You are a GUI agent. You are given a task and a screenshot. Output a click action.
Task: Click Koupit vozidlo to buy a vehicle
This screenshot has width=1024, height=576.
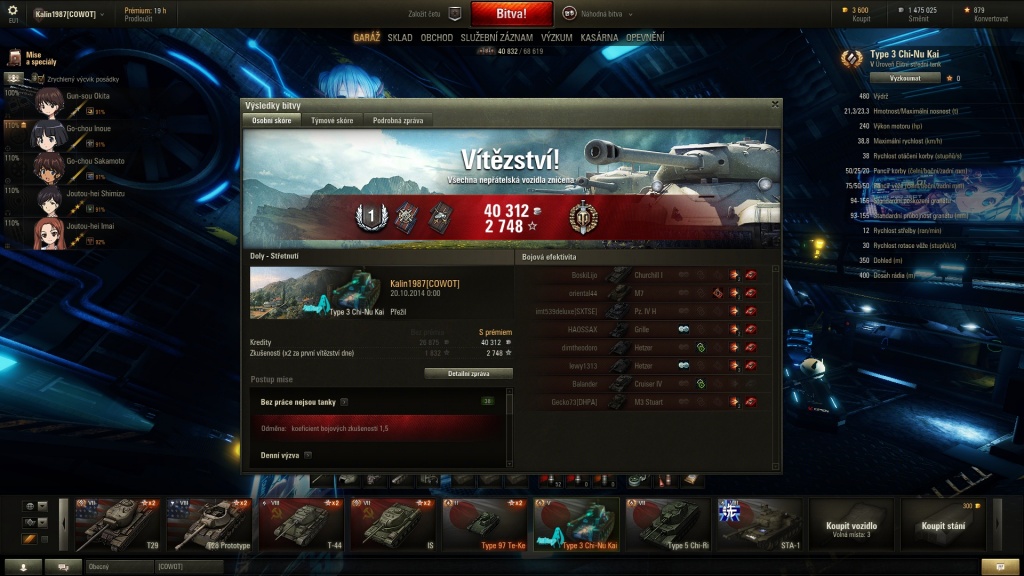851,526
